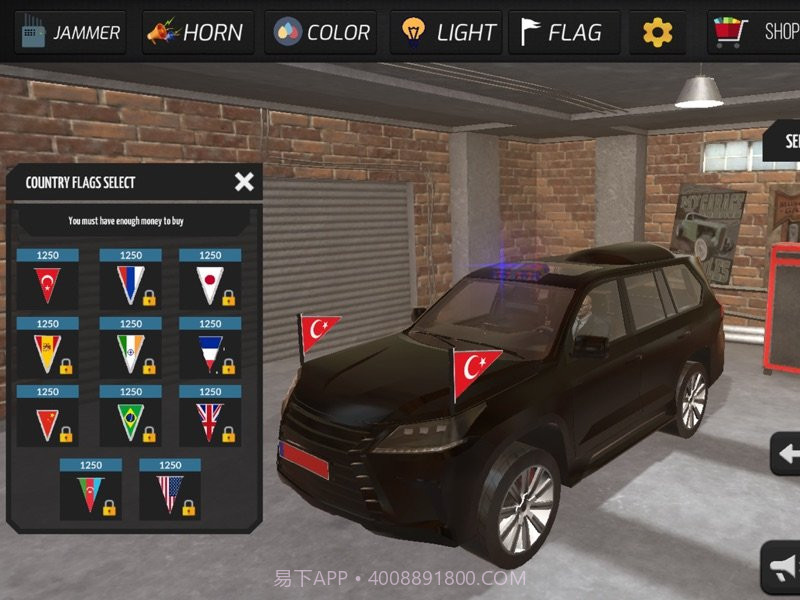Click the megaphone button
800x600 pixels.
(782, 569)
